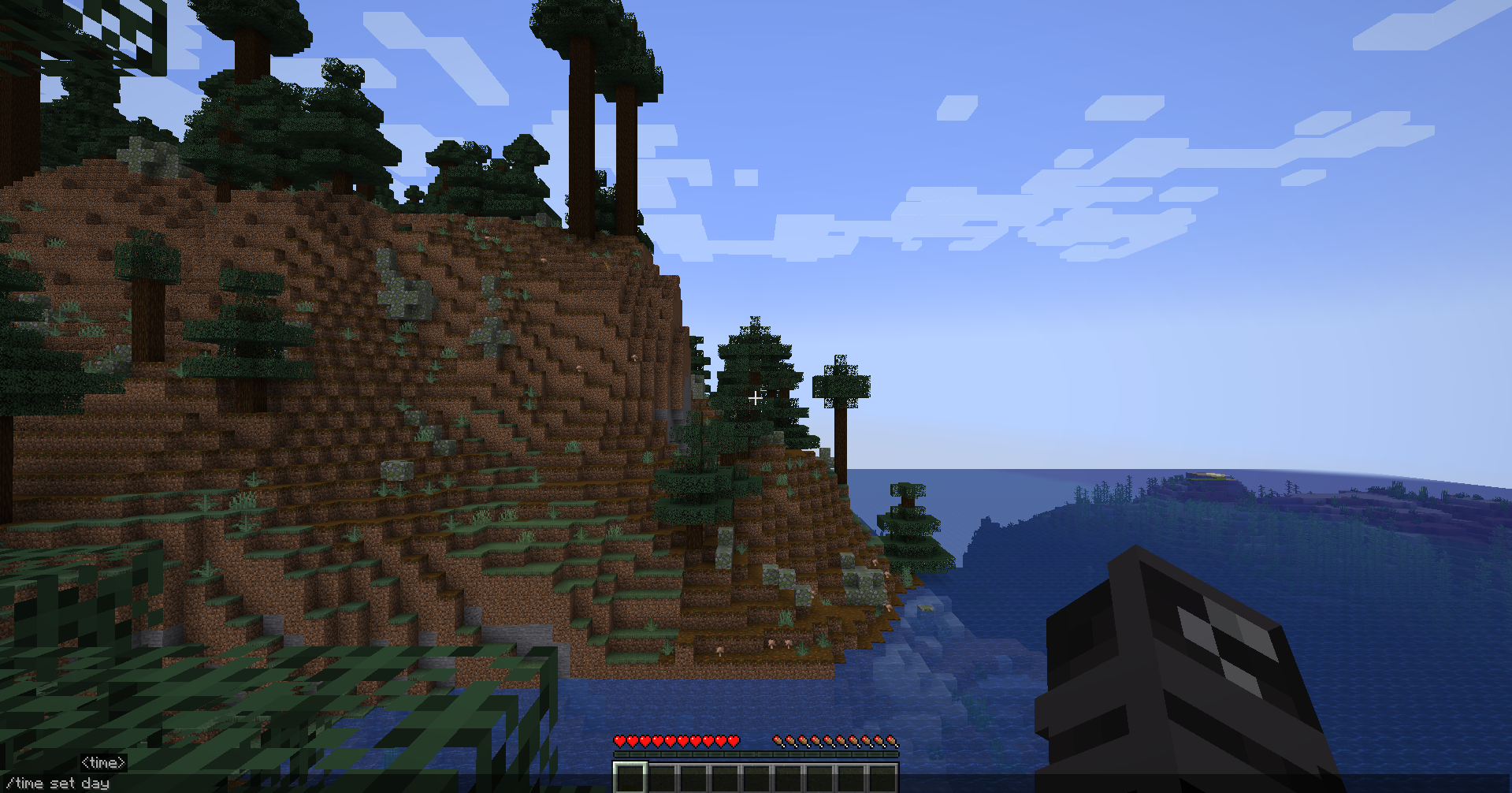The image size is (1512, 793).
Task: Select the third hotbar slot
Action: (693, 776)
